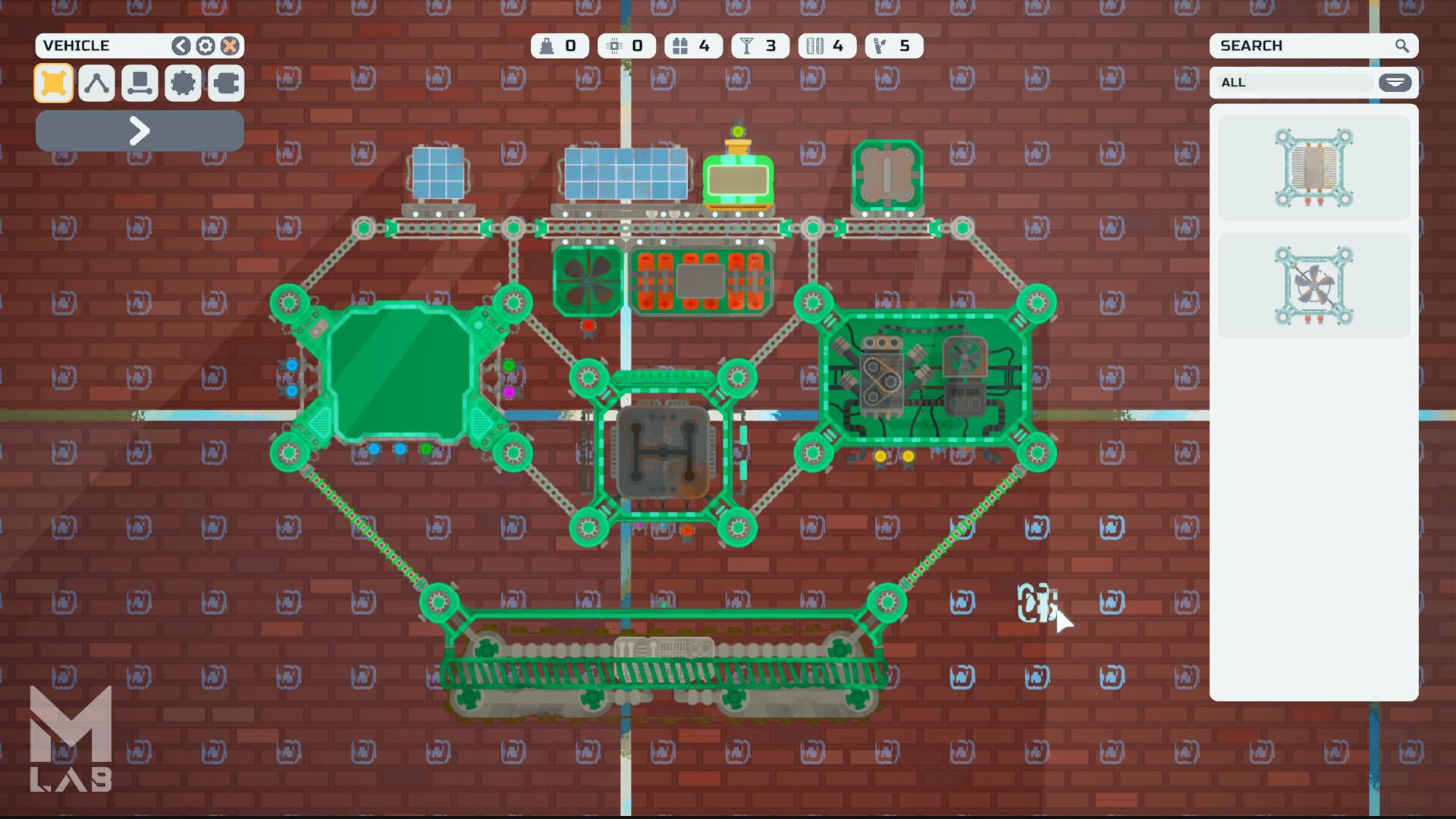
Task: Click the funnel resource counter showing 3
Action: 748,45
